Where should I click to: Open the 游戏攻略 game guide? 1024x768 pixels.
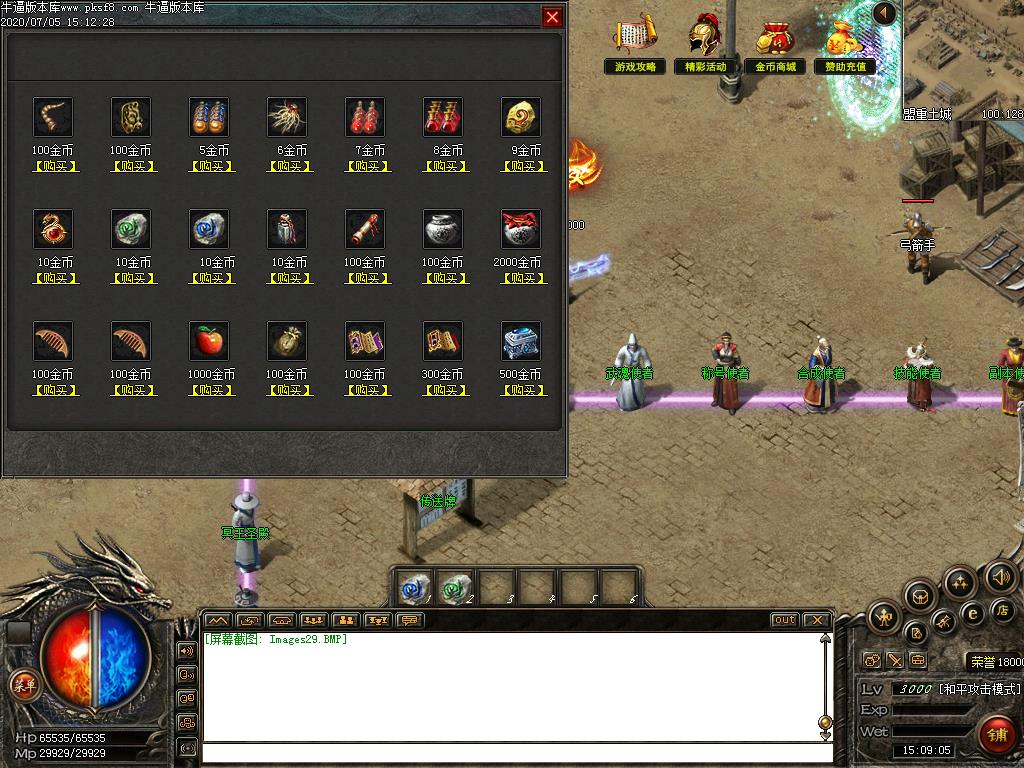point(635,46)
